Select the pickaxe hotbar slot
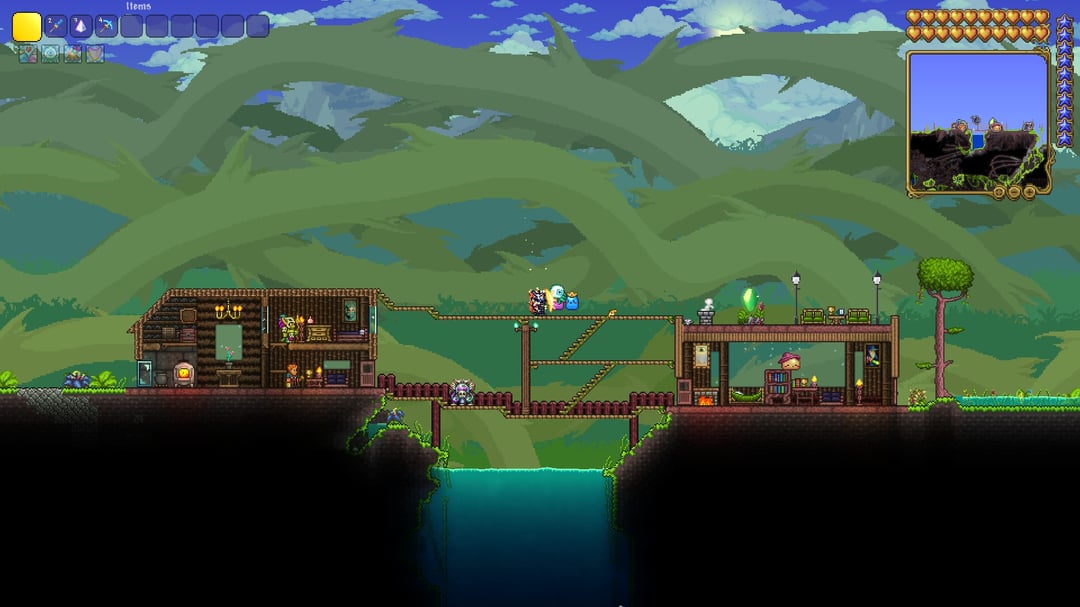The image size is (1080, 607). pos(106,26)
